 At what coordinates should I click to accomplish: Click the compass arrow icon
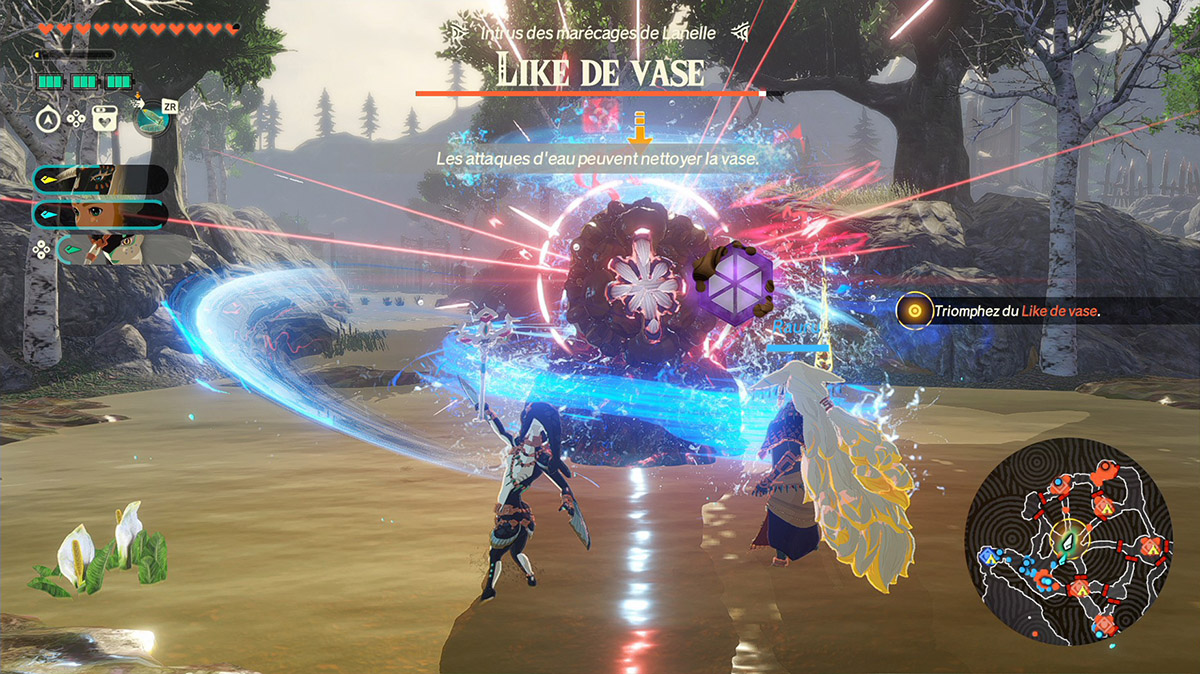click(x=48, y=119)
